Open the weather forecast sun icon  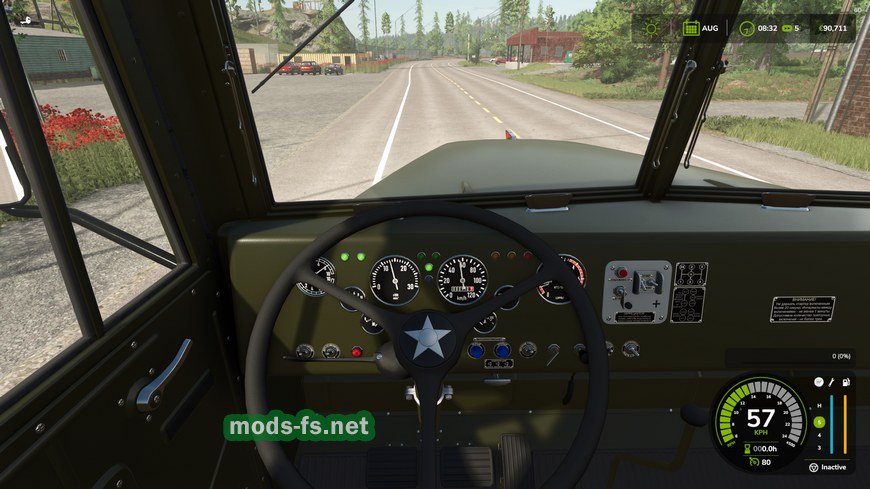click(651, 28)
